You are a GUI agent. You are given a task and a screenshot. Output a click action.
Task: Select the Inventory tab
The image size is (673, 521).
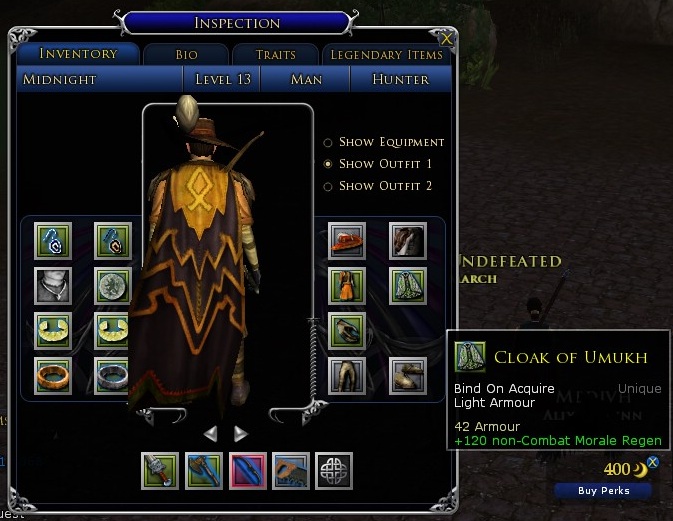coord(79,54)
